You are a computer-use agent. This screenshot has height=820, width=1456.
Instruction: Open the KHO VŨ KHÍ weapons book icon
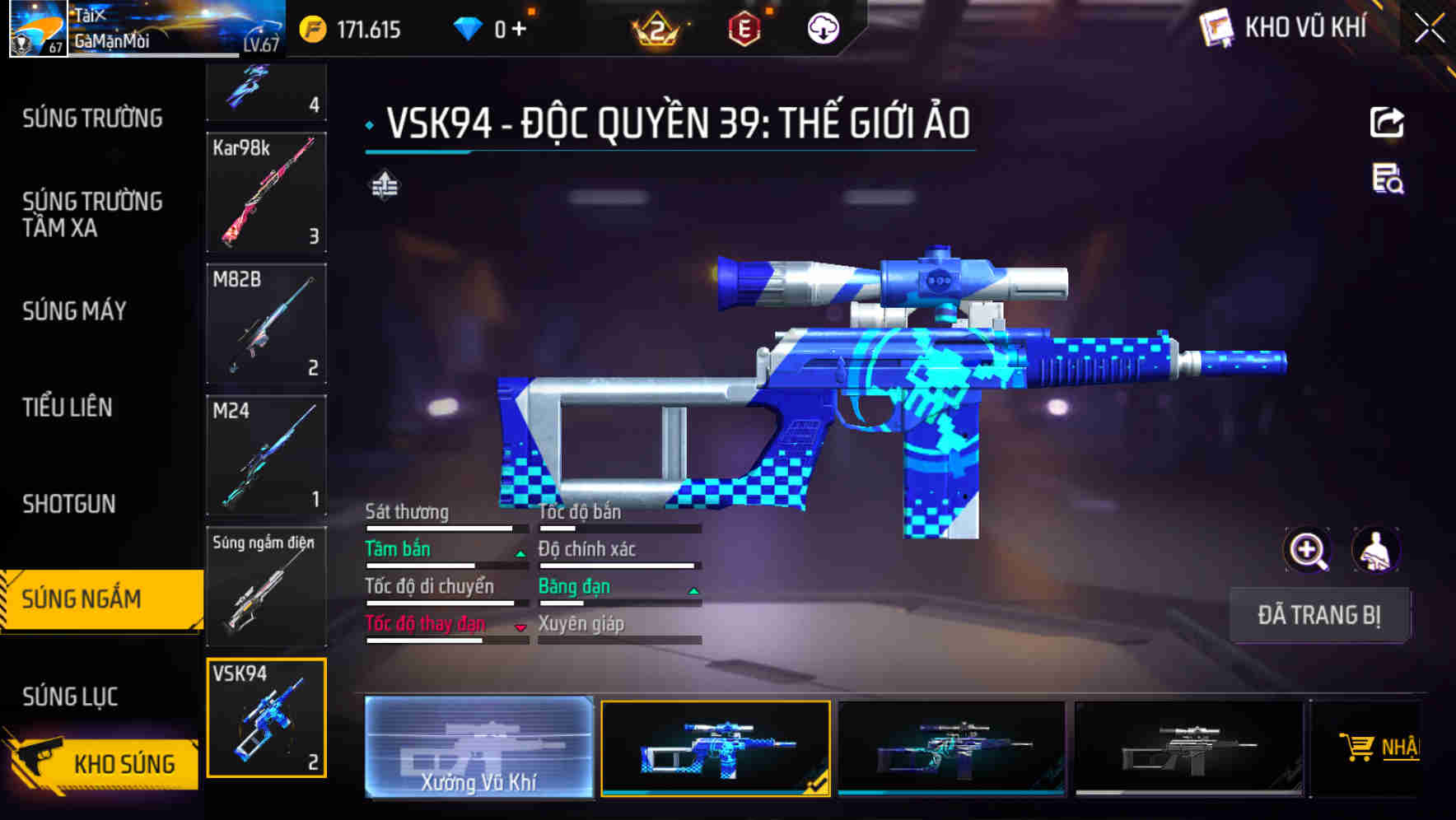point(1216,27)
